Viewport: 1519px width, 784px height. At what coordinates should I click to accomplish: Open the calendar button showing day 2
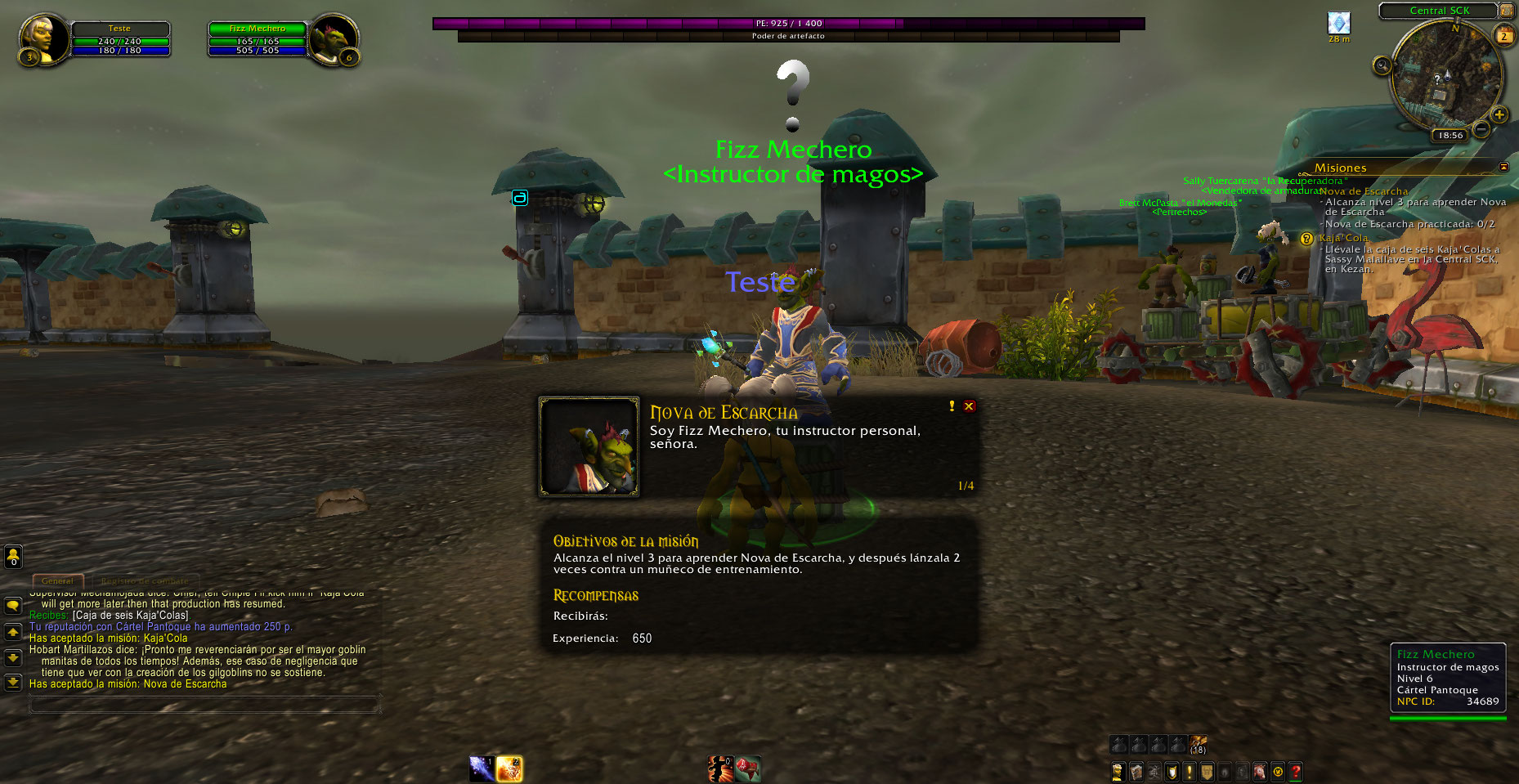(x=1503, y=36)
